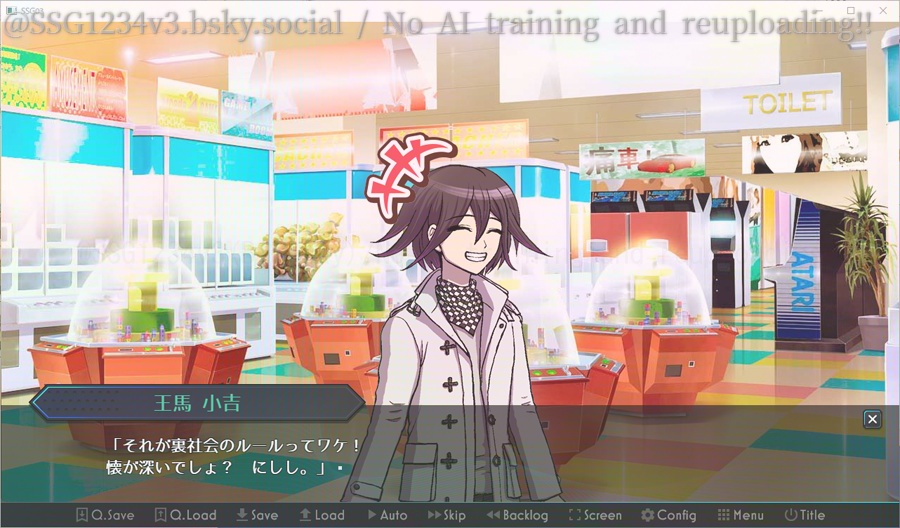This screenshot has width=900, height=528.
Task: Show the Backlog of past dialogue
Action: [x=517, y=515]
